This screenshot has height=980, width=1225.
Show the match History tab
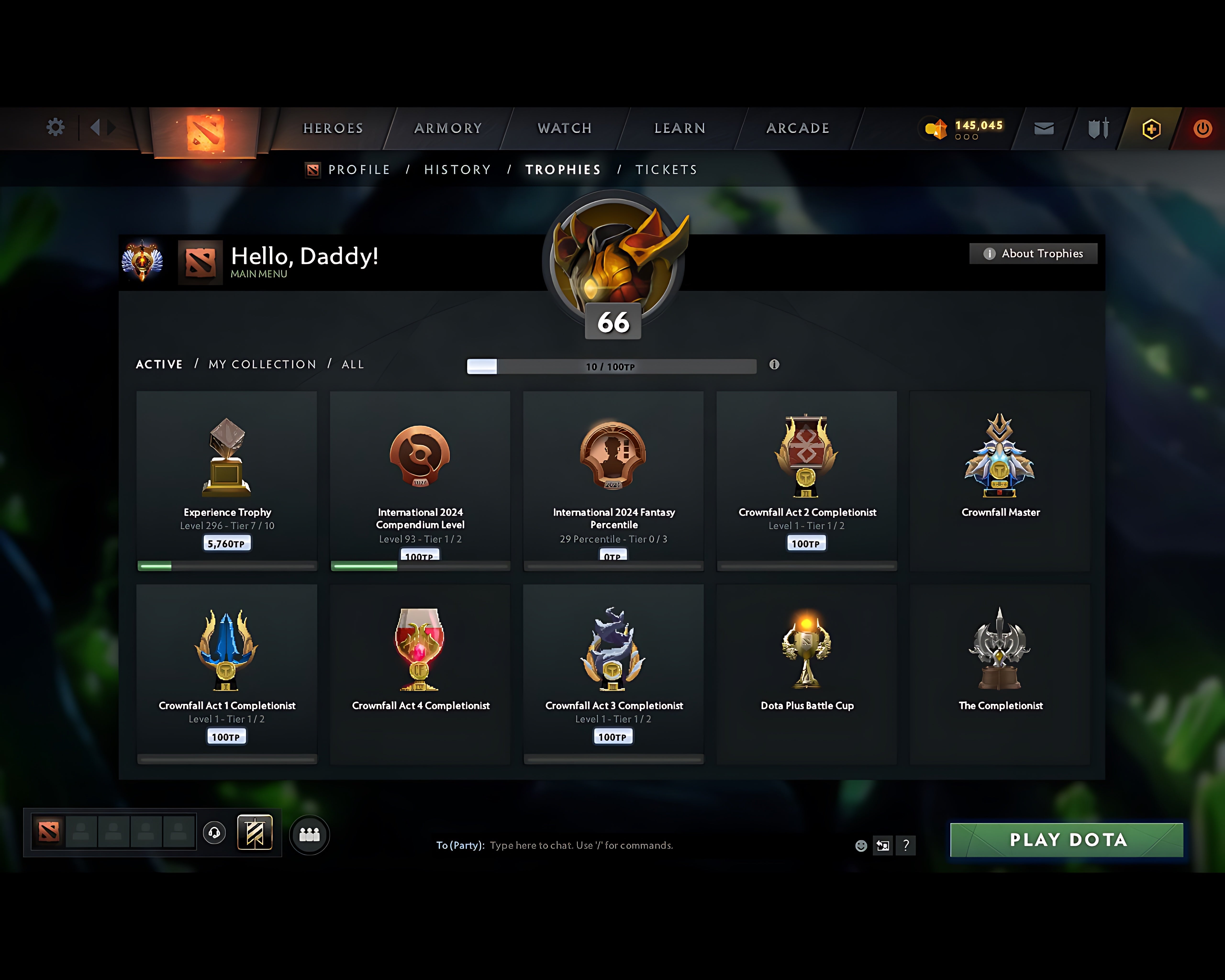click(457, 170)
